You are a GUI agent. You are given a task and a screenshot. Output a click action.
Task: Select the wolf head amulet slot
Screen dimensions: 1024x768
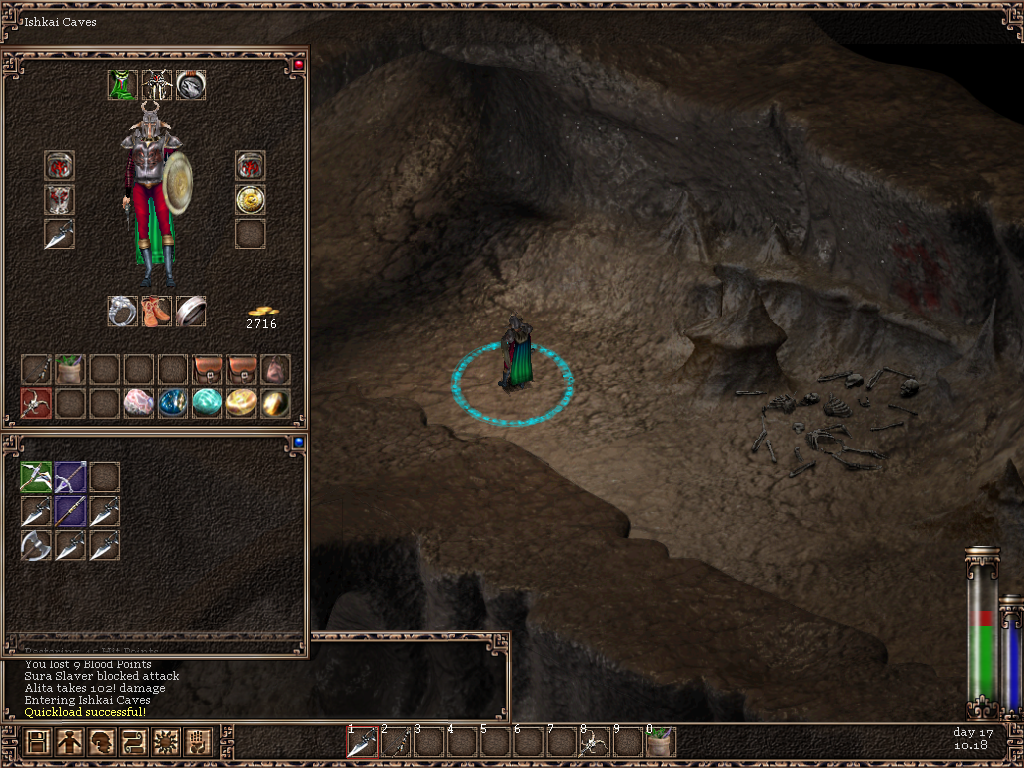tap(191, 86)
